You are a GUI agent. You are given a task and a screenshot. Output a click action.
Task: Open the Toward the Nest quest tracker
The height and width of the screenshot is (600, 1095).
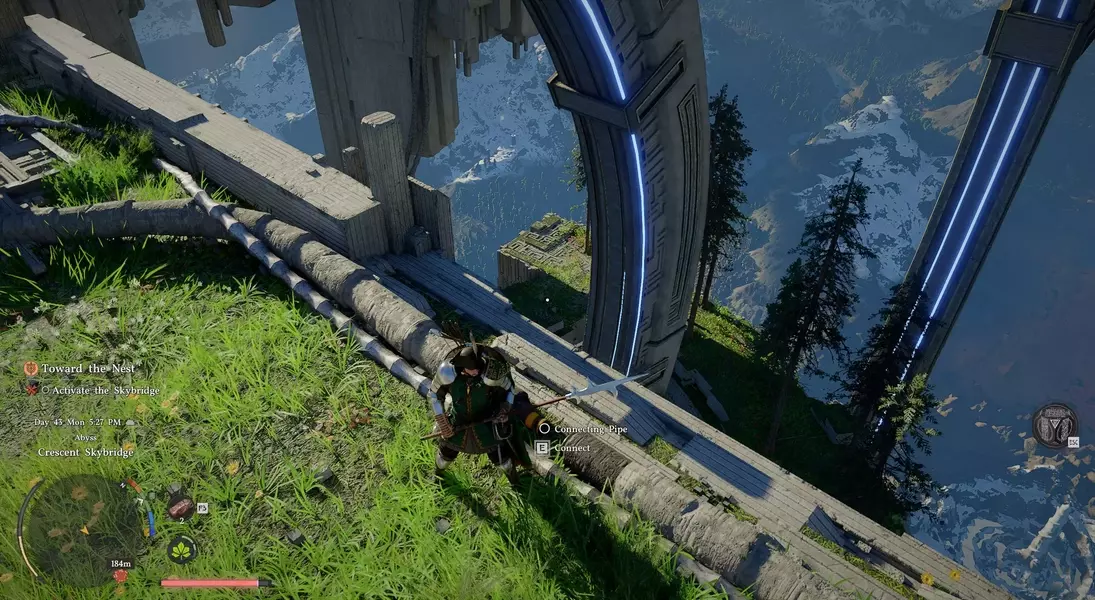(87, 369)
